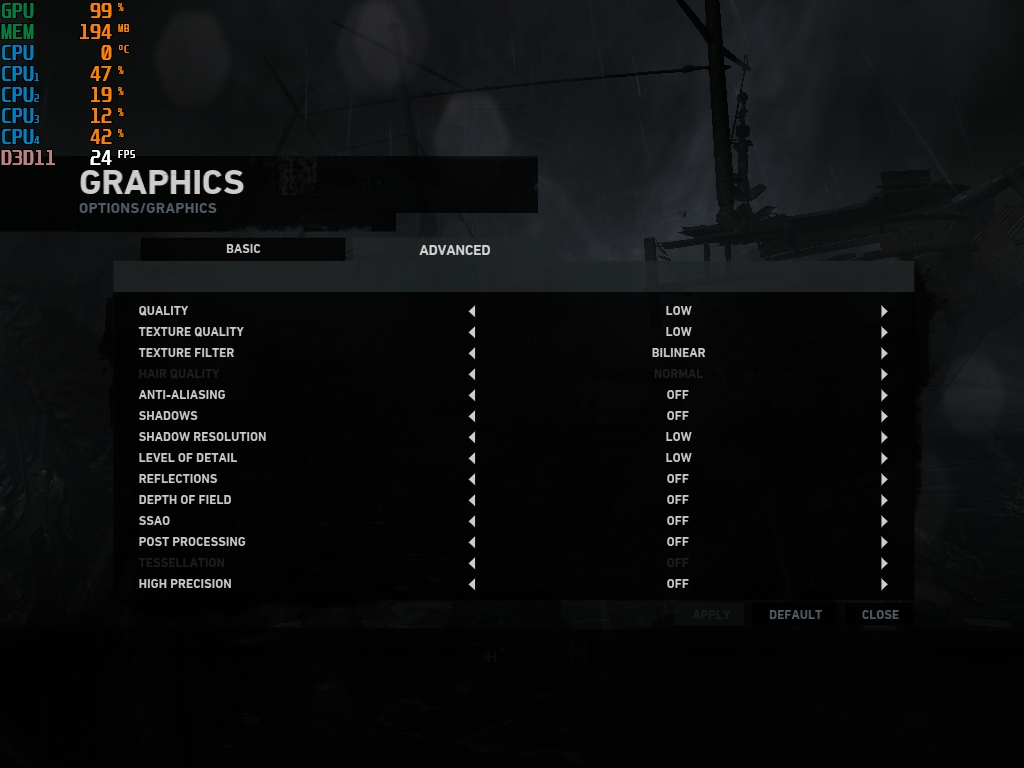Click the left arrow next to SSAO
Viewport: 1024px width, 768px height.
[472, 521]
